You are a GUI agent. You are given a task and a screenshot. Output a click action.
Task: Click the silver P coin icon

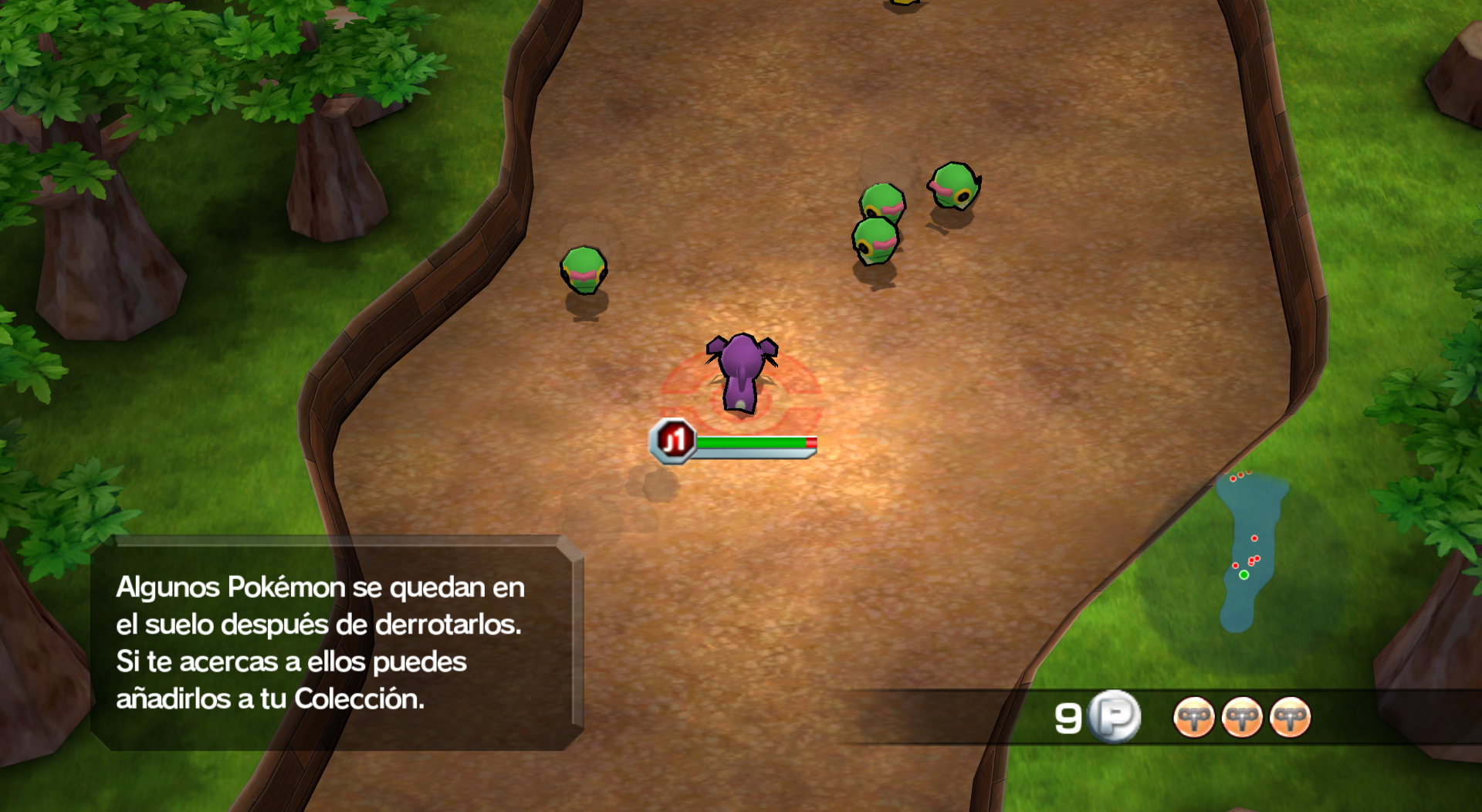[1114, 717]
